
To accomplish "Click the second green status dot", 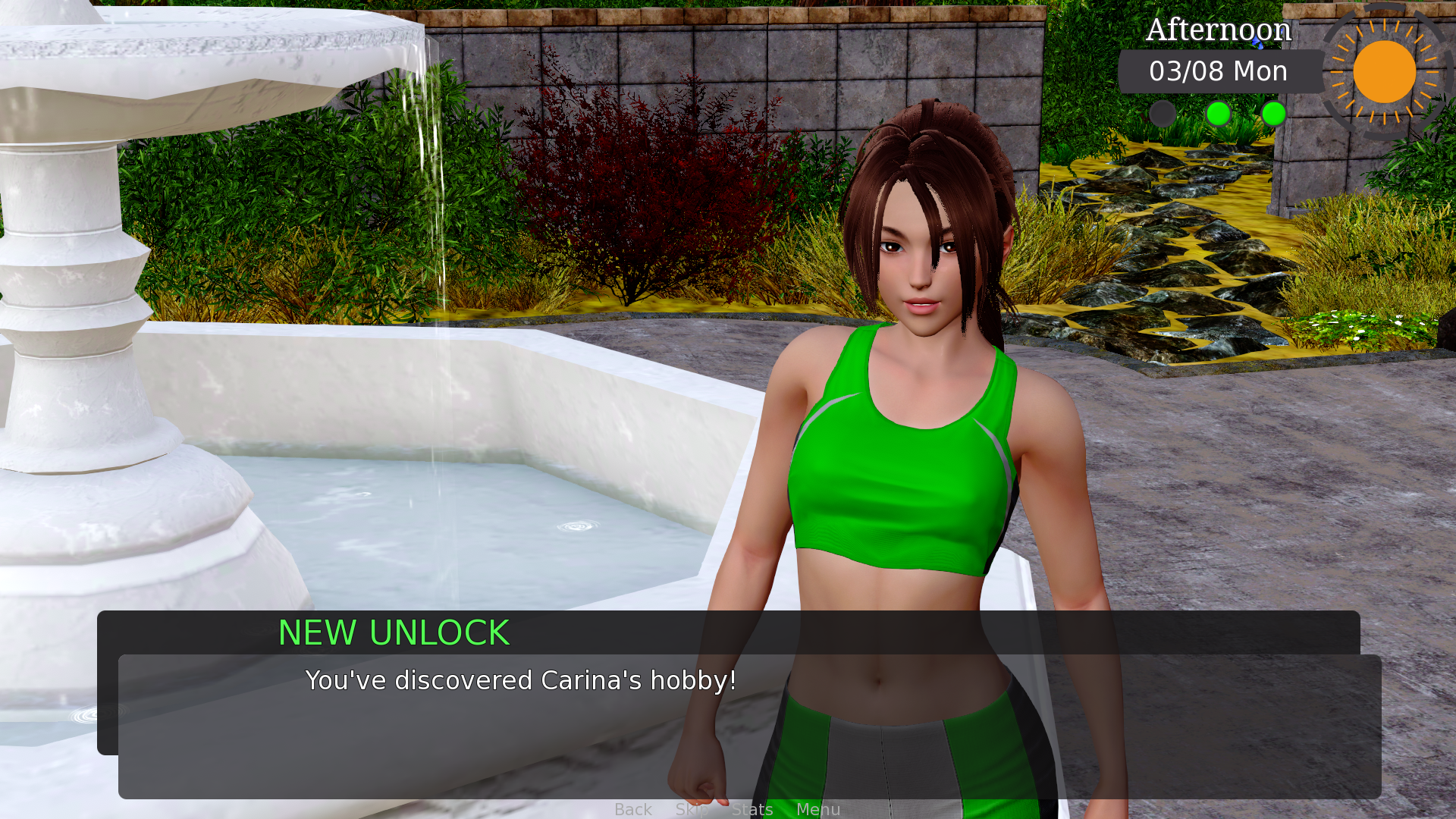I will [1273, 115].
